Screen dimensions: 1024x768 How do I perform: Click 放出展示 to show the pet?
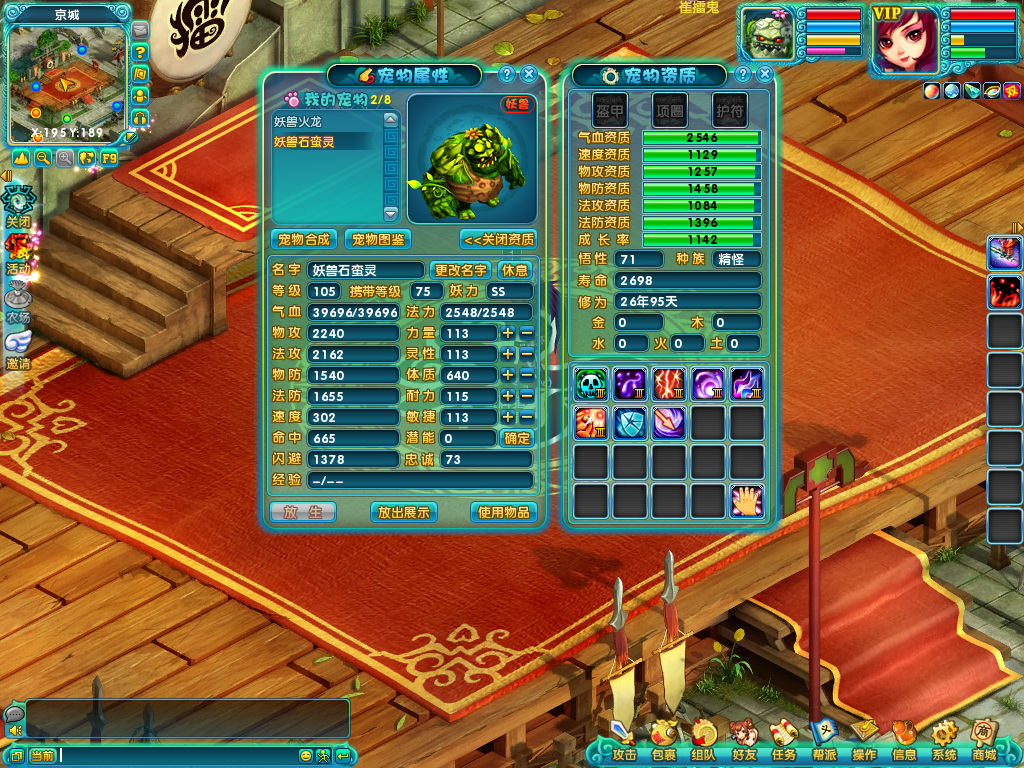[403, 512]
